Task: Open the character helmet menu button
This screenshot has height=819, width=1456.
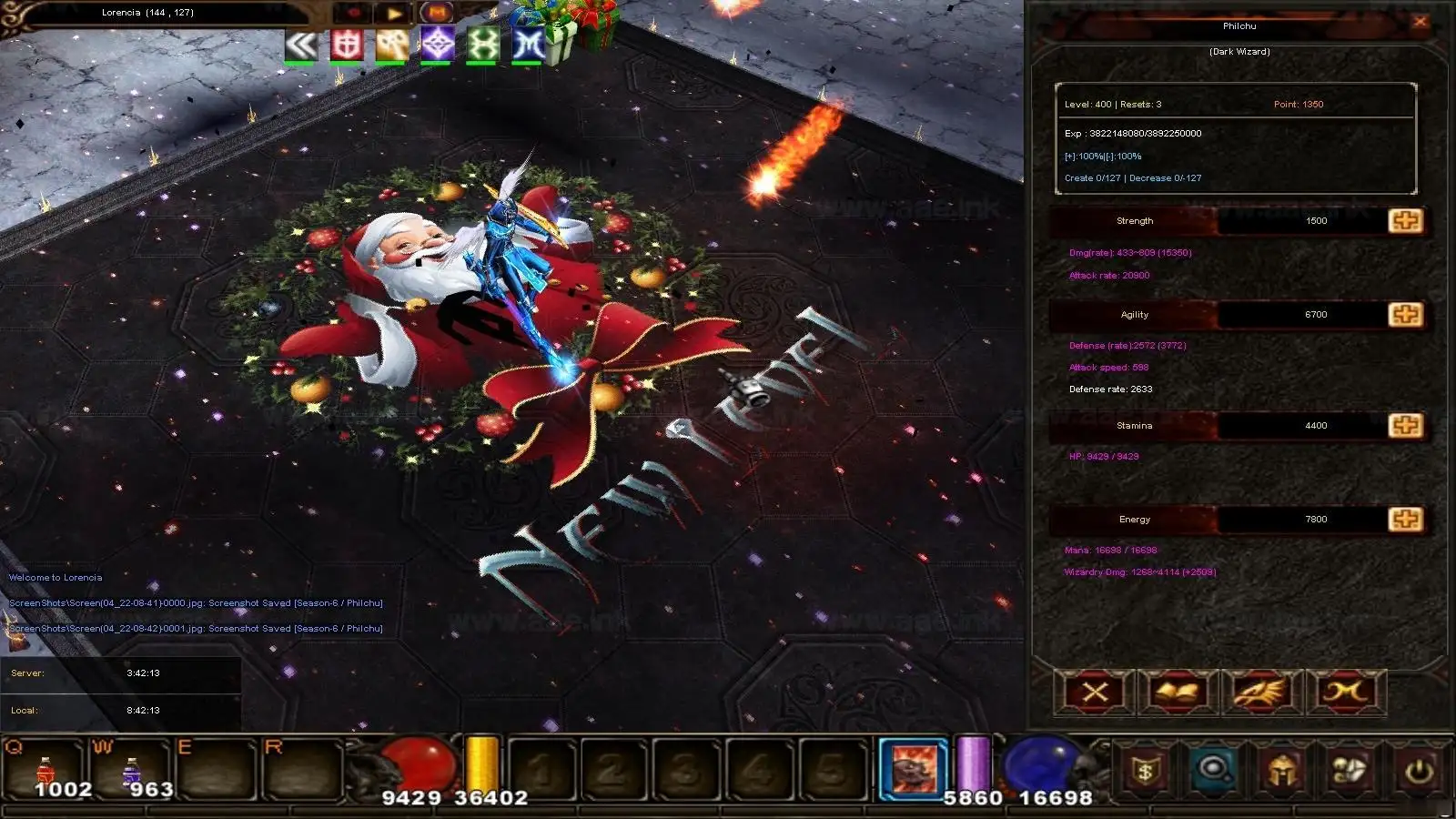Action: [x=1282, y=771]
